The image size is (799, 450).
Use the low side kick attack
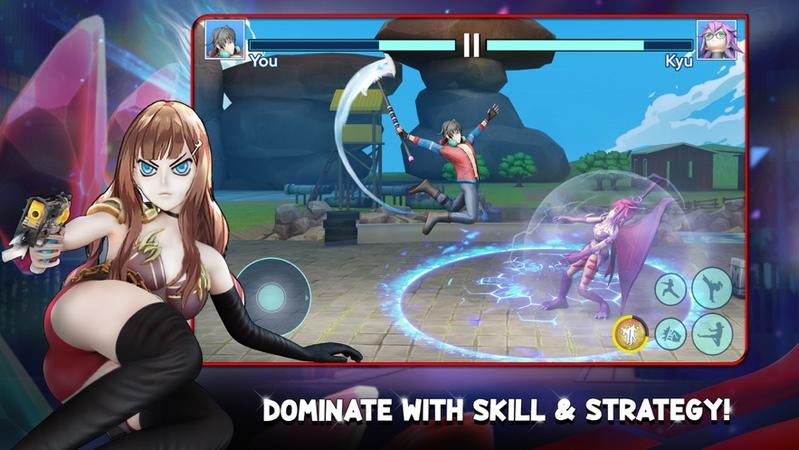point(712,332)
